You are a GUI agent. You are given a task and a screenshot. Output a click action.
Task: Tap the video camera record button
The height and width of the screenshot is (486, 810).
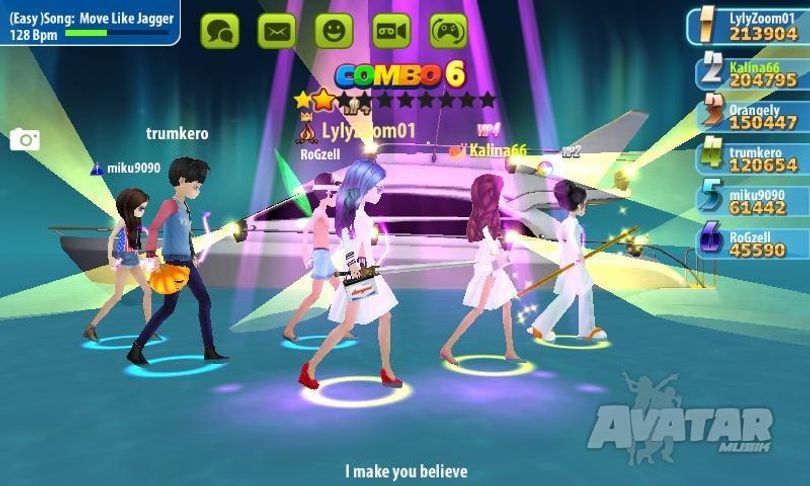point(391,31)
